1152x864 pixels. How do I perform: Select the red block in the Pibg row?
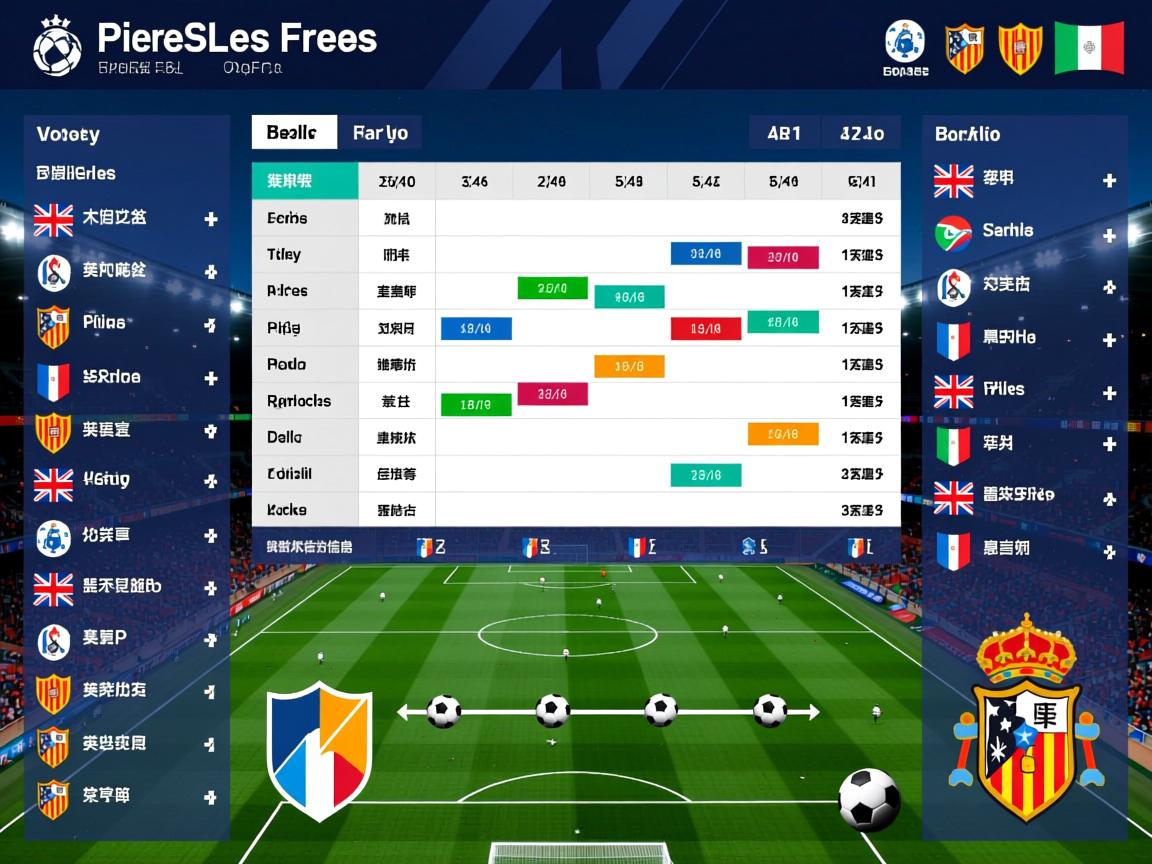[705, 328]
